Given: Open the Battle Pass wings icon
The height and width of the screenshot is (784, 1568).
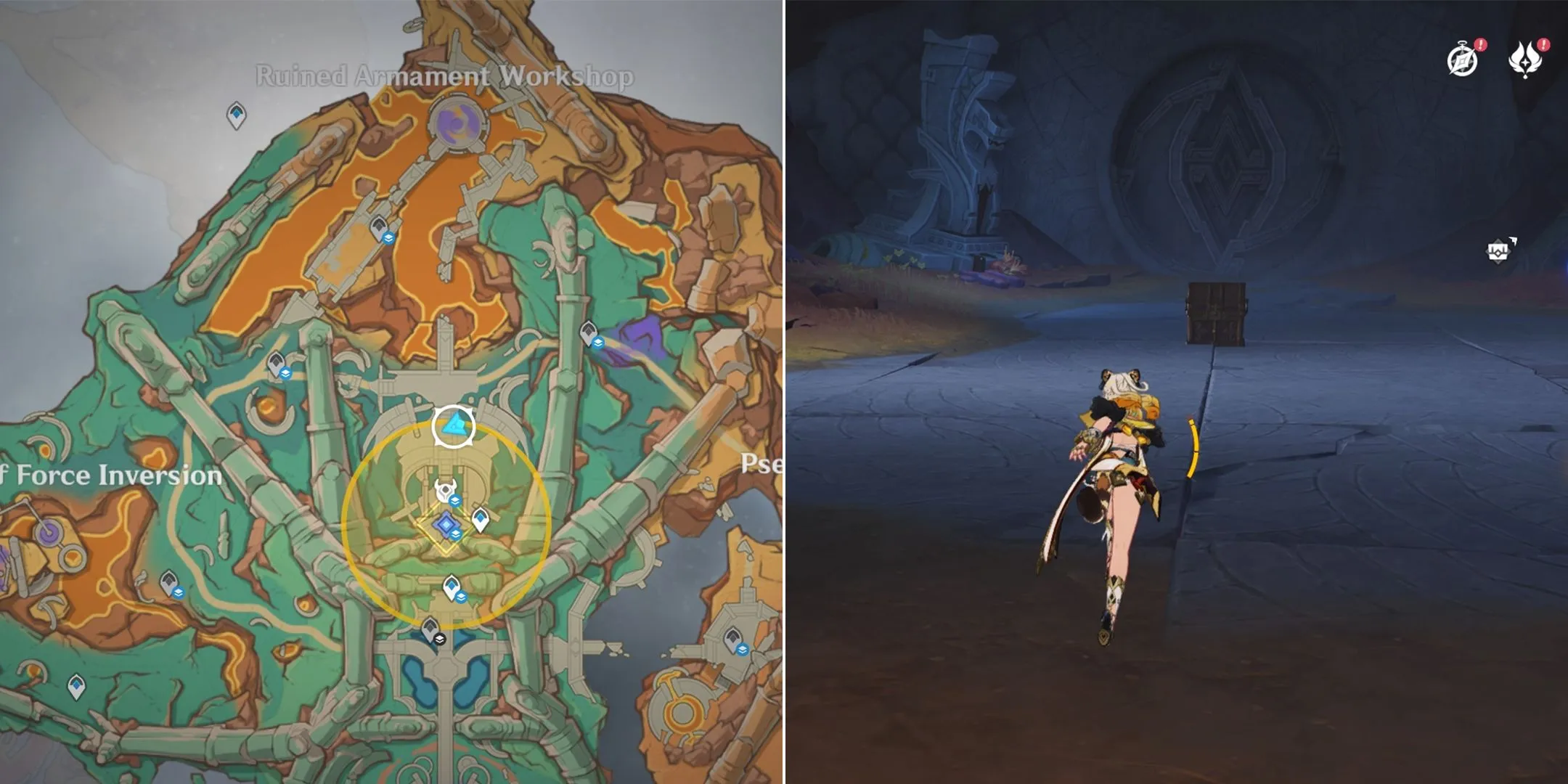Looking at the screenshot, I should point(1526,57).
